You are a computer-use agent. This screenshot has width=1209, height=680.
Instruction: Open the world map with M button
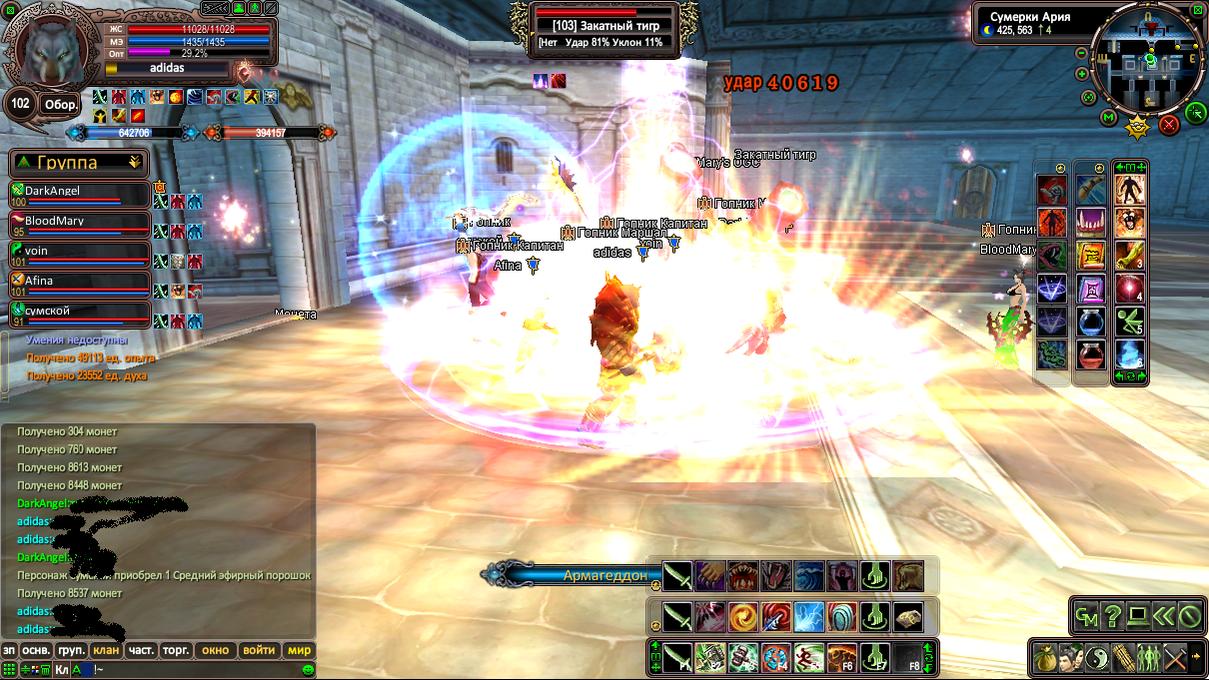1108,118
